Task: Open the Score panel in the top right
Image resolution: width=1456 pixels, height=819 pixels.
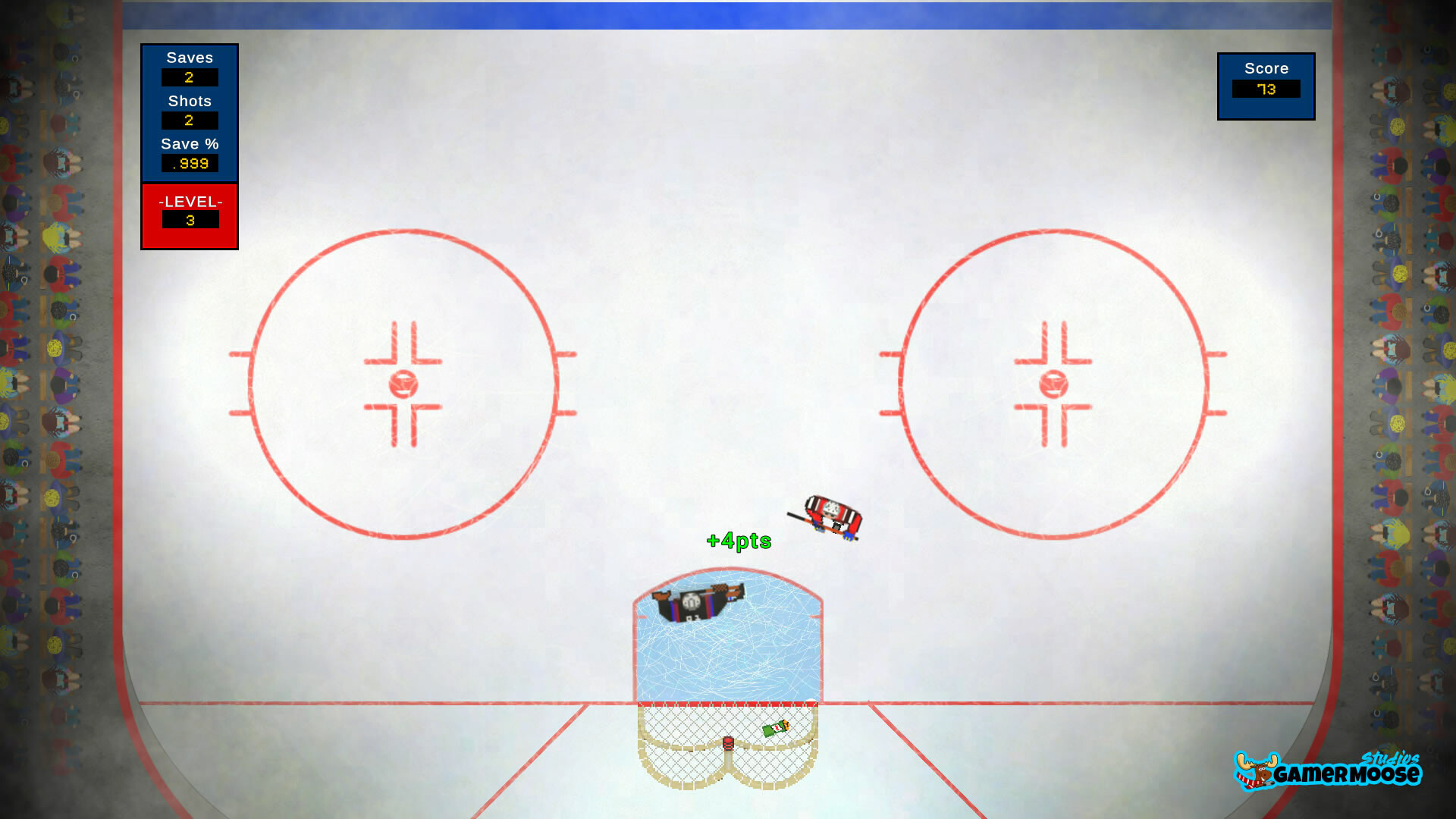Action: (x=1266, y=86)
